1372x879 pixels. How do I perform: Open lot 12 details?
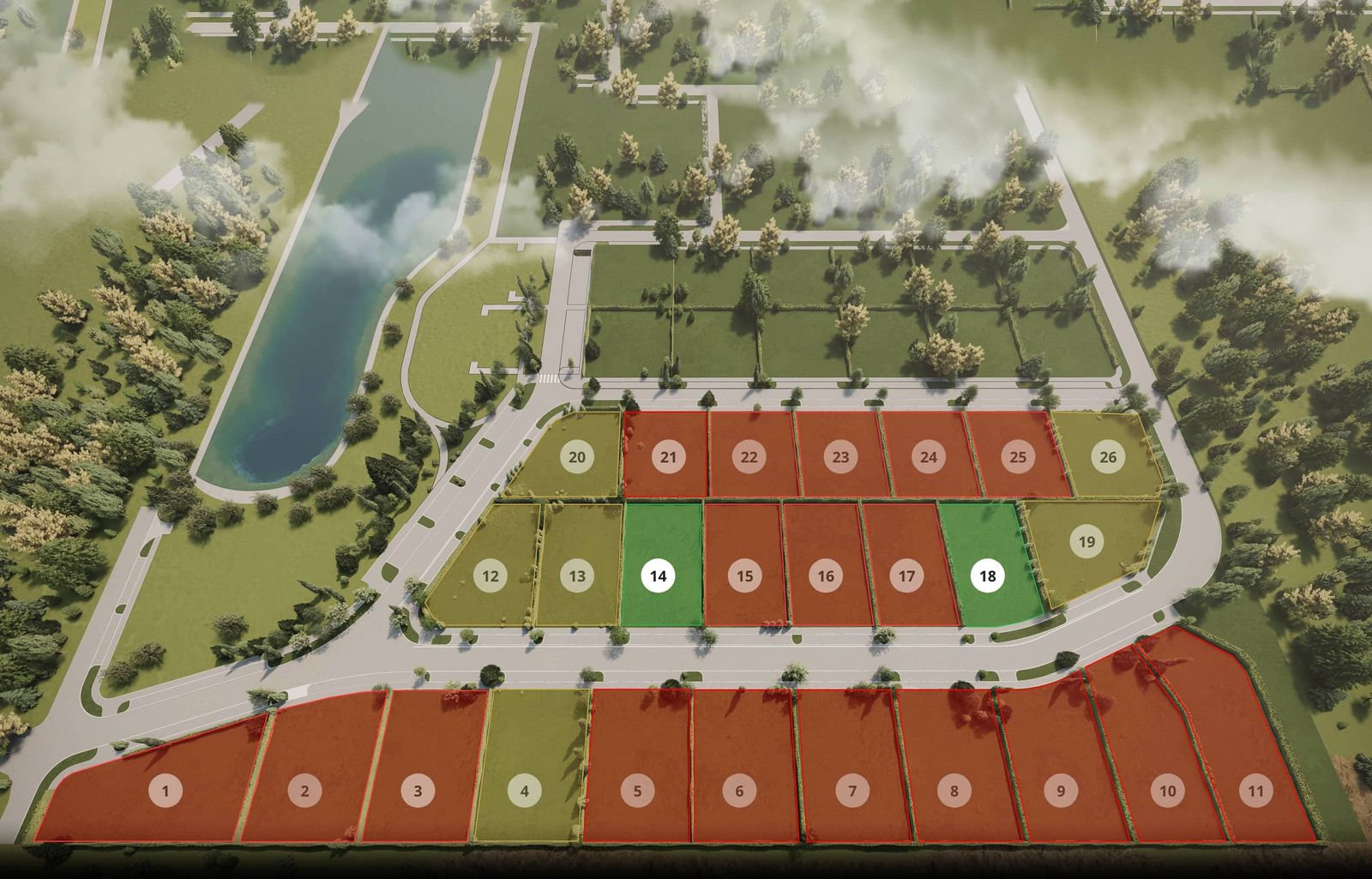point(490,576)
